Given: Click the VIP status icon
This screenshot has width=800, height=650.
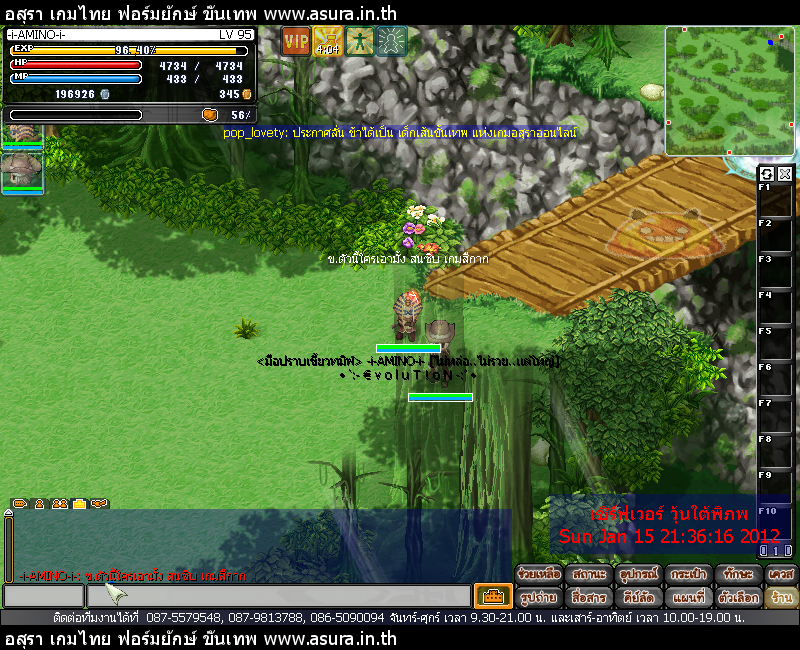Looking at the screenshot, I should (296, 41).
